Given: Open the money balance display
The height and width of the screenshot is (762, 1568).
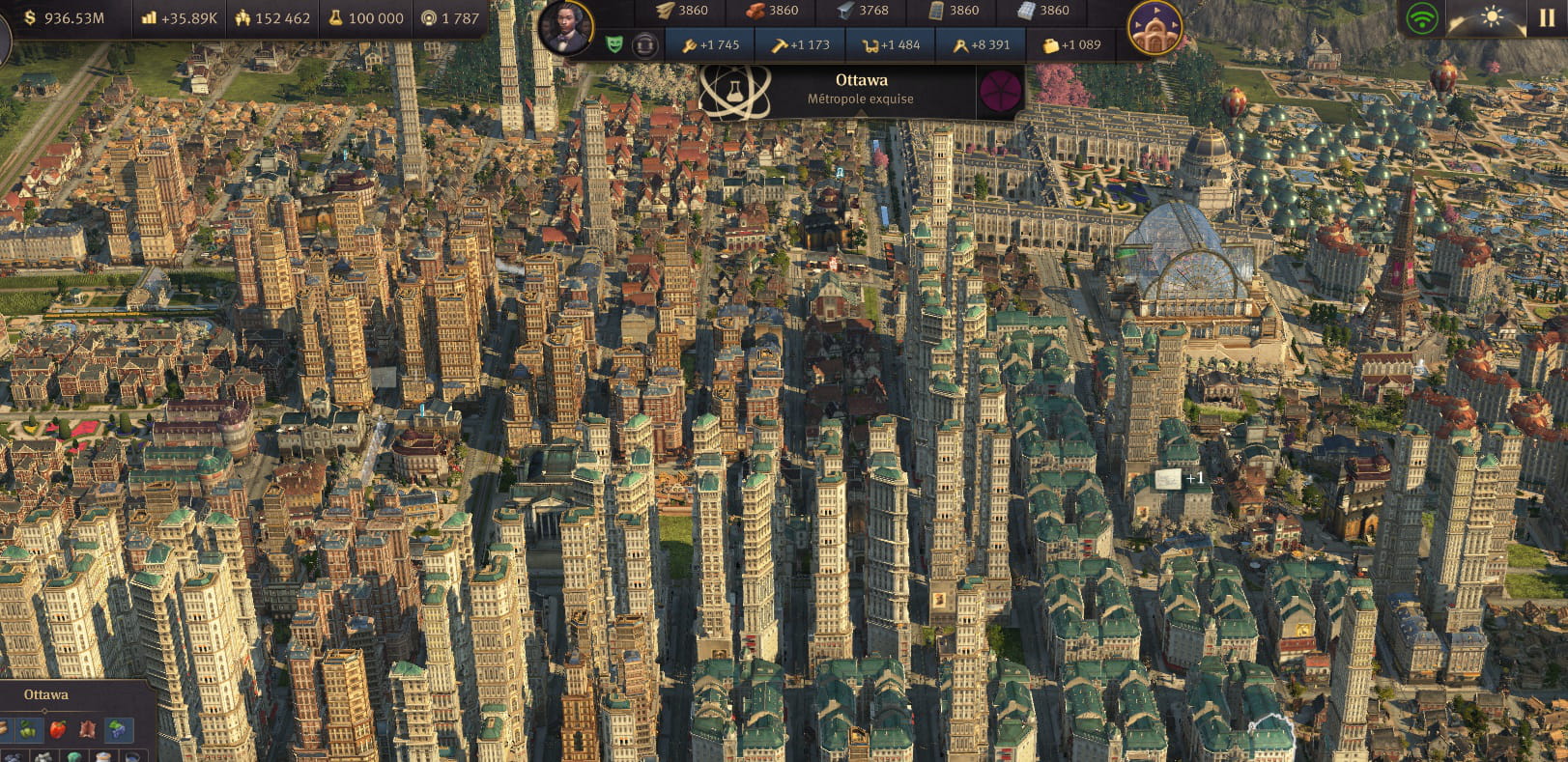Looking at the screenshot, I should [x=64, y=18].
